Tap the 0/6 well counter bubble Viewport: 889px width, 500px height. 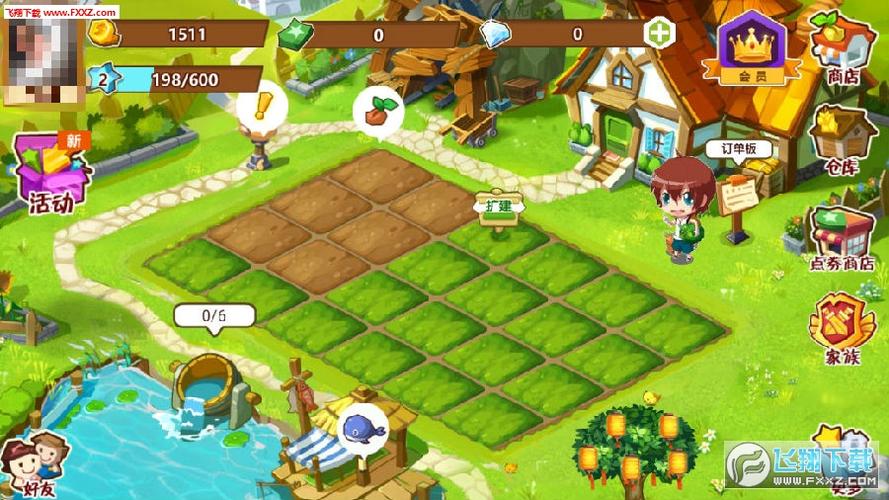click(x=214, y=316)
